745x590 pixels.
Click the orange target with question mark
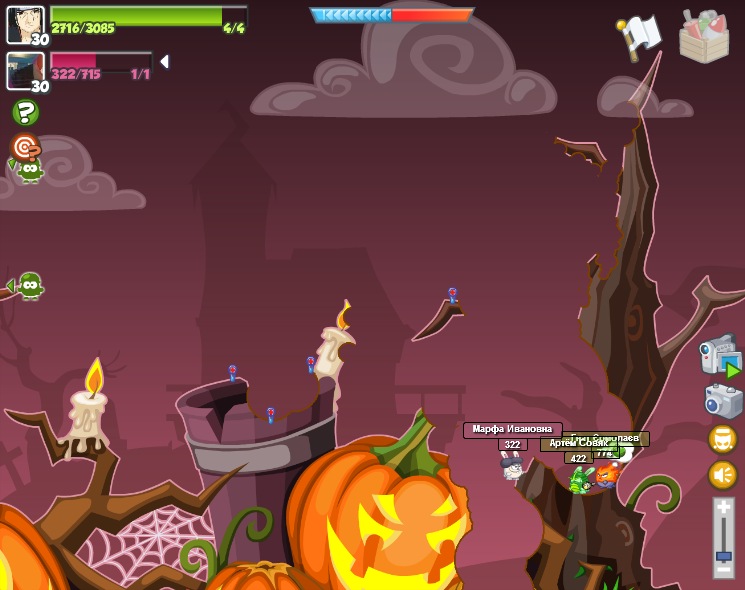coord(25,148)
